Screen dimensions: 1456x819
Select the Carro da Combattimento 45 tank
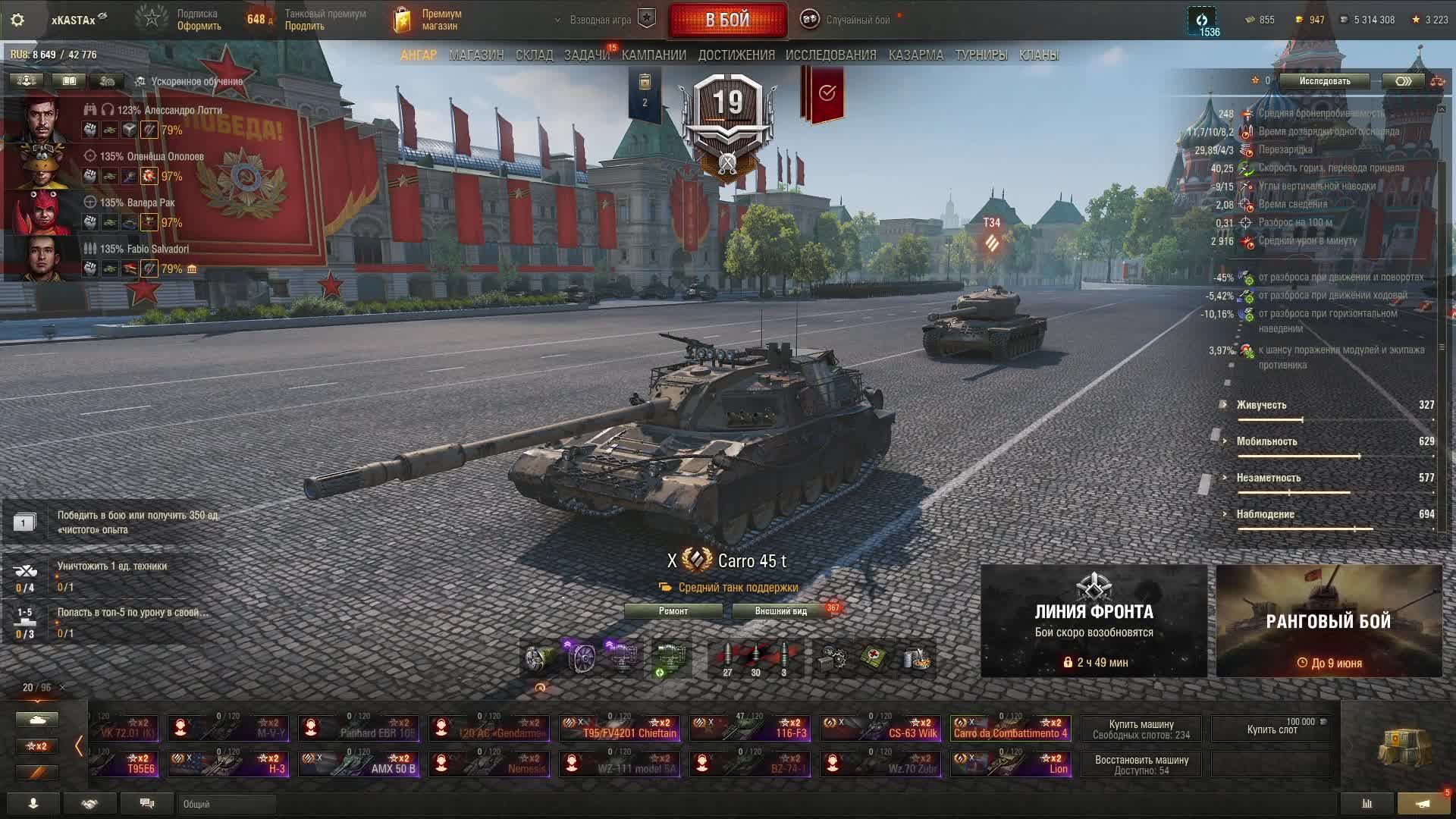pyautogui.click(x=1010, y=728)
